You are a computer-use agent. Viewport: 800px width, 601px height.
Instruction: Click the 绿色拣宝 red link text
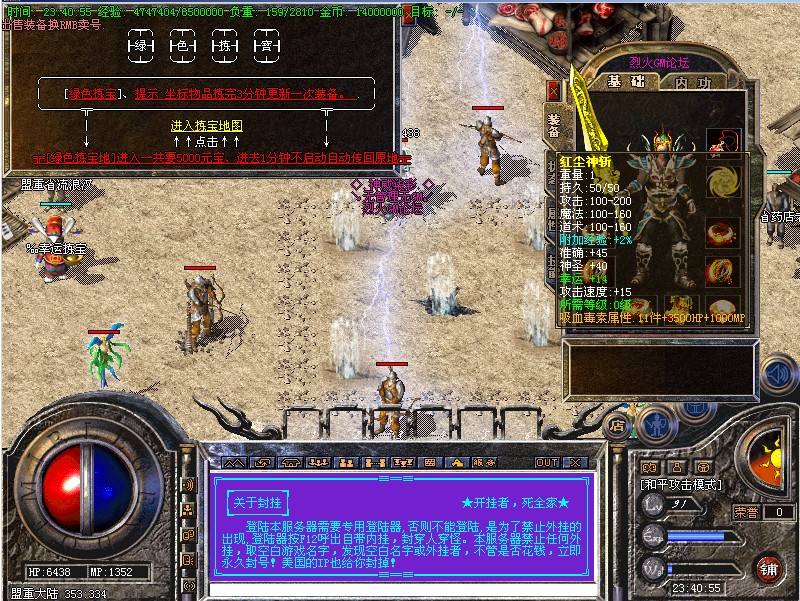tap(93, 94)
